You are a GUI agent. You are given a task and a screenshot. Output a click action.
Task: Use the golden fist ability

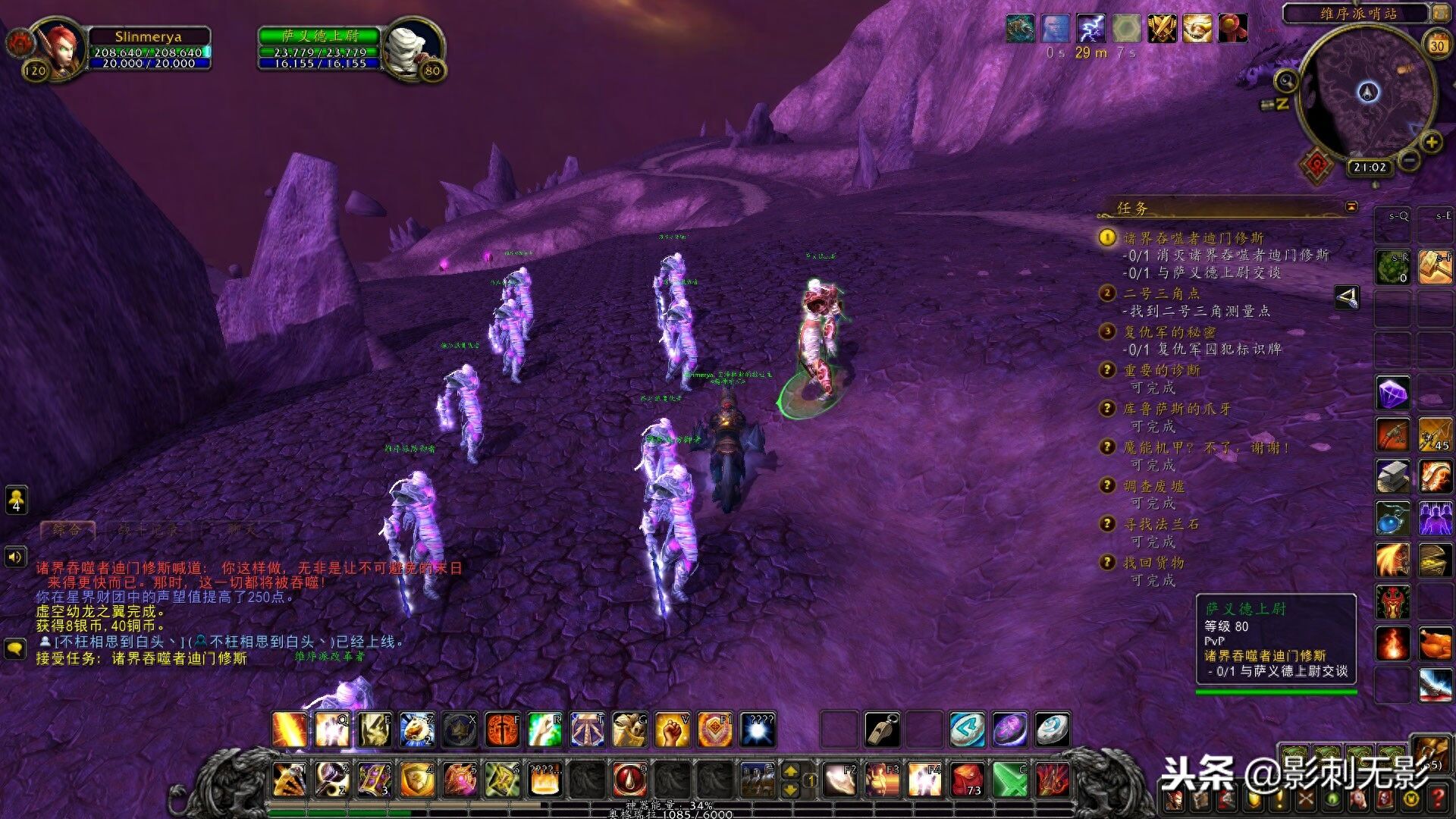[x=671, y=730]
